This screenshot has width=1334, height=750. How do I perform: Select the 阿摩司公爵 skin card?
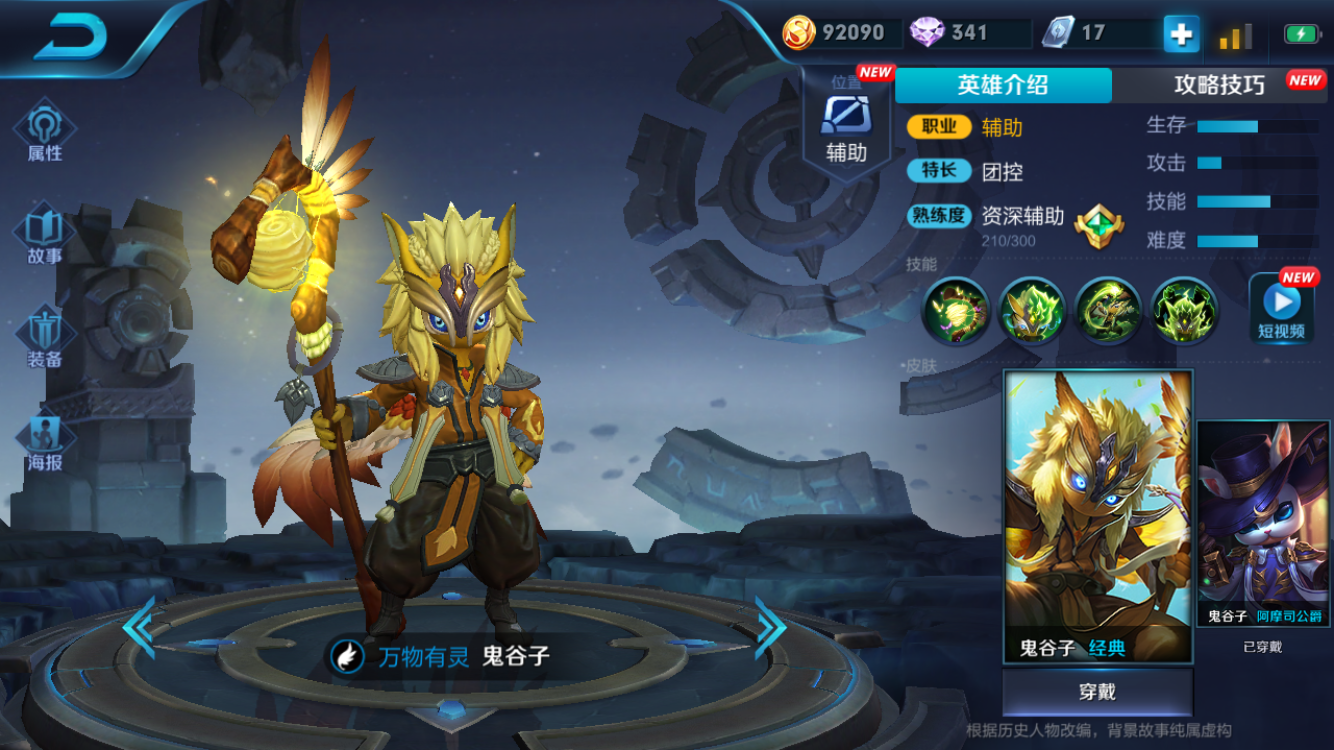pos(1263,523)
